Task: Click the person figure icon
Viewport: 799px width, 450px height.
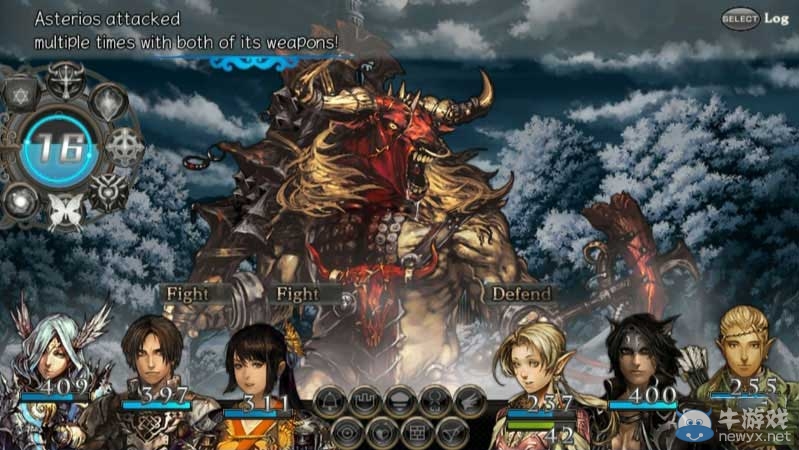Action: tap(435, 402)
